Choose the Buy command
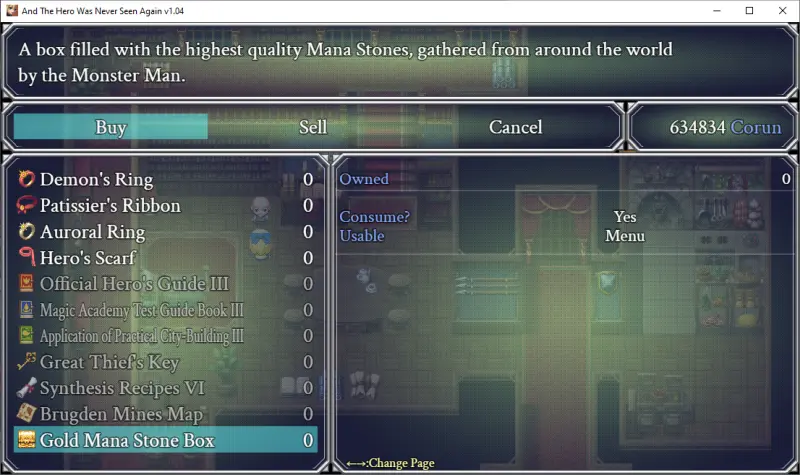 tap(111, 127)
